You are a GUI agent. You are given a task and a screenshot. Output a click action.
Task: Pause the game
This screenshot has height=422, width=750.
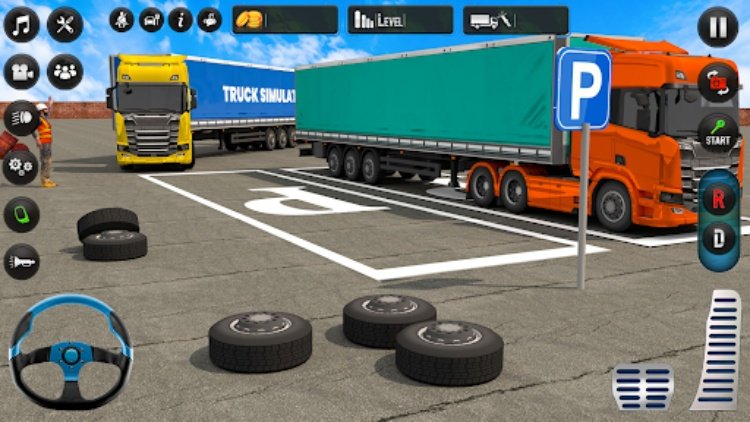click(717, 26)
